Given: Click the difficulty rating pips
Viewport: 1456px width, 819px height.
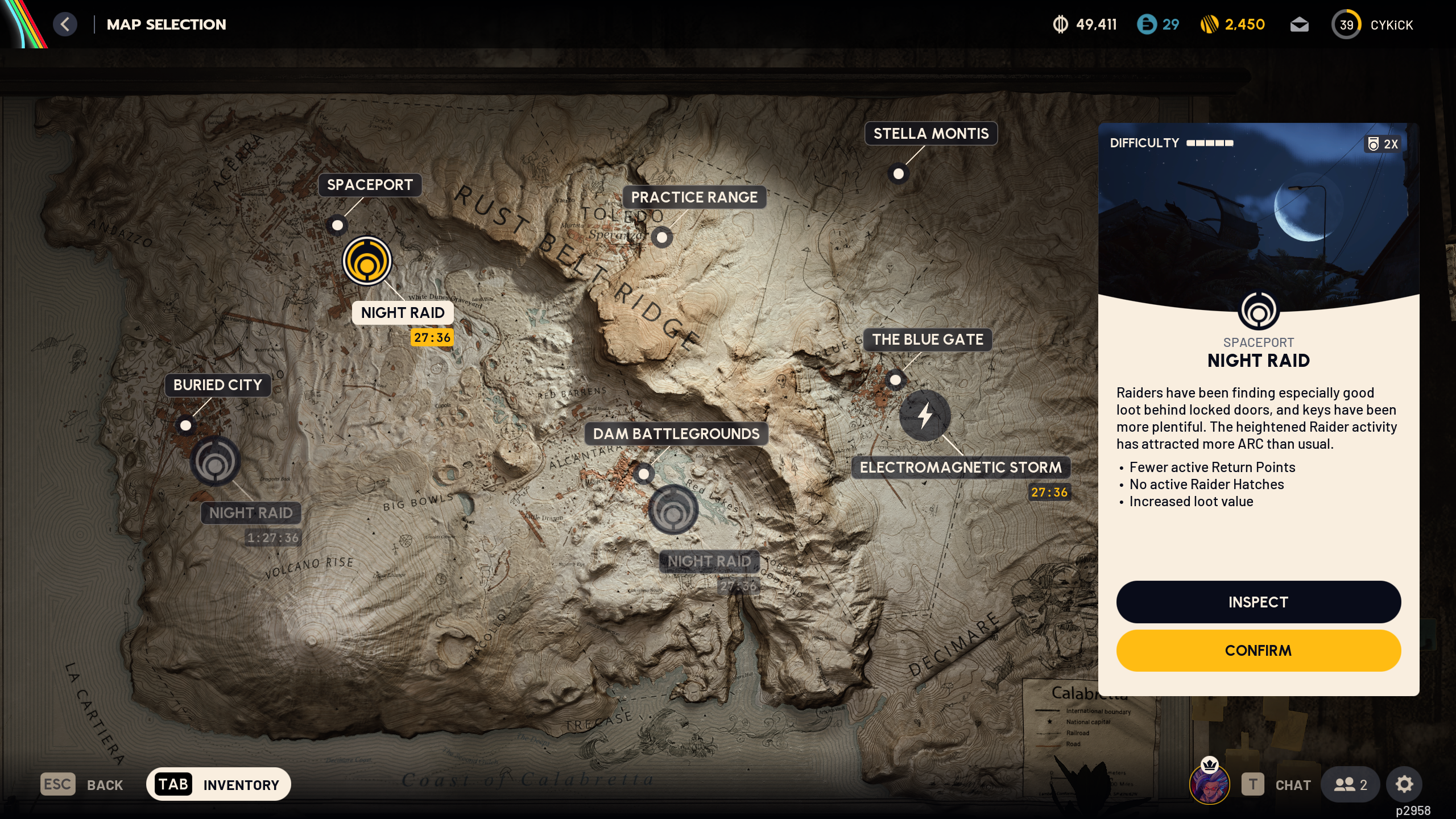Looking at the screenshot, I should 1208,143.
